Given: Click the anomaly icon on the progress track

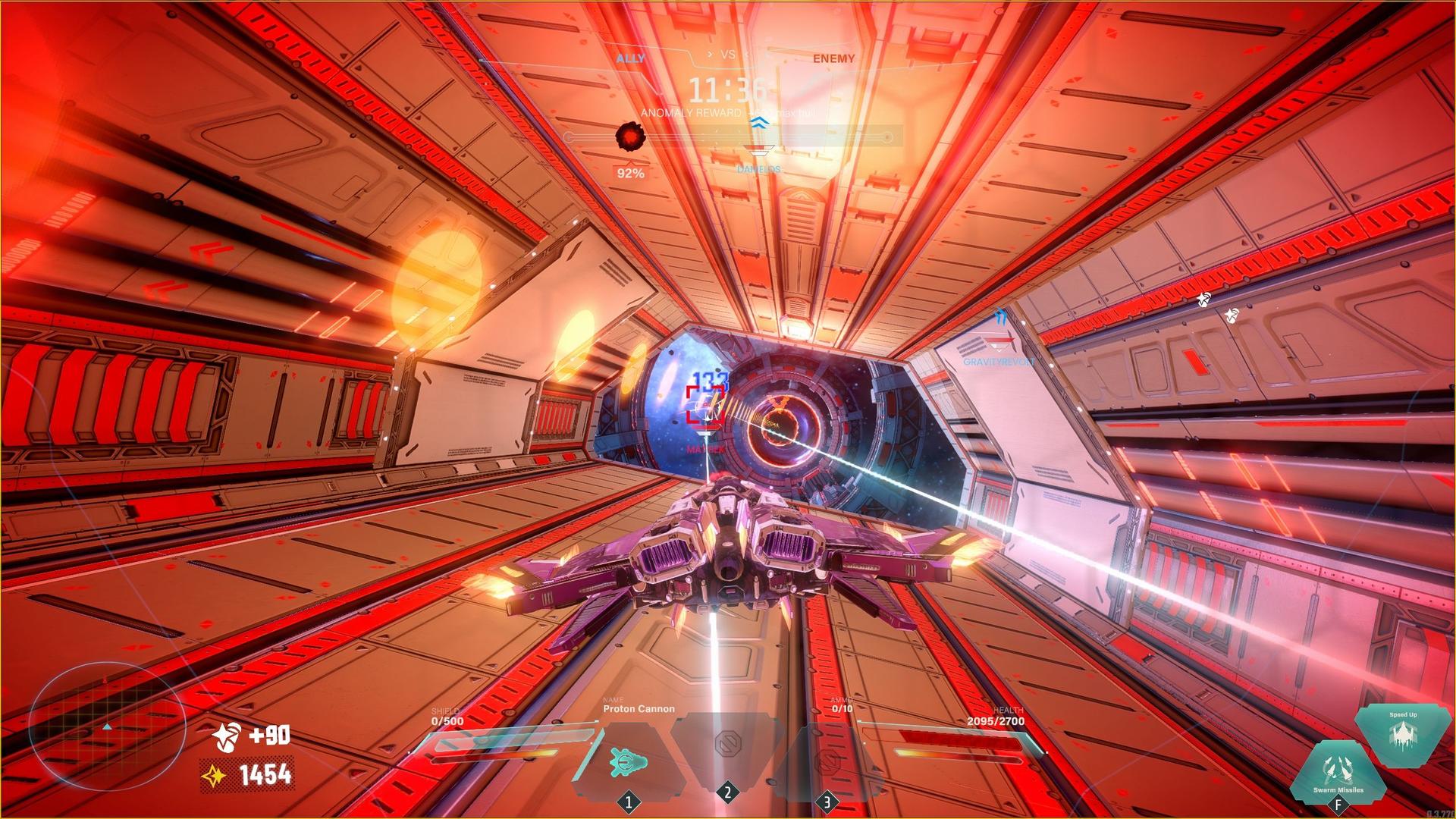Looking at the screenshot, I should (629, 136).
